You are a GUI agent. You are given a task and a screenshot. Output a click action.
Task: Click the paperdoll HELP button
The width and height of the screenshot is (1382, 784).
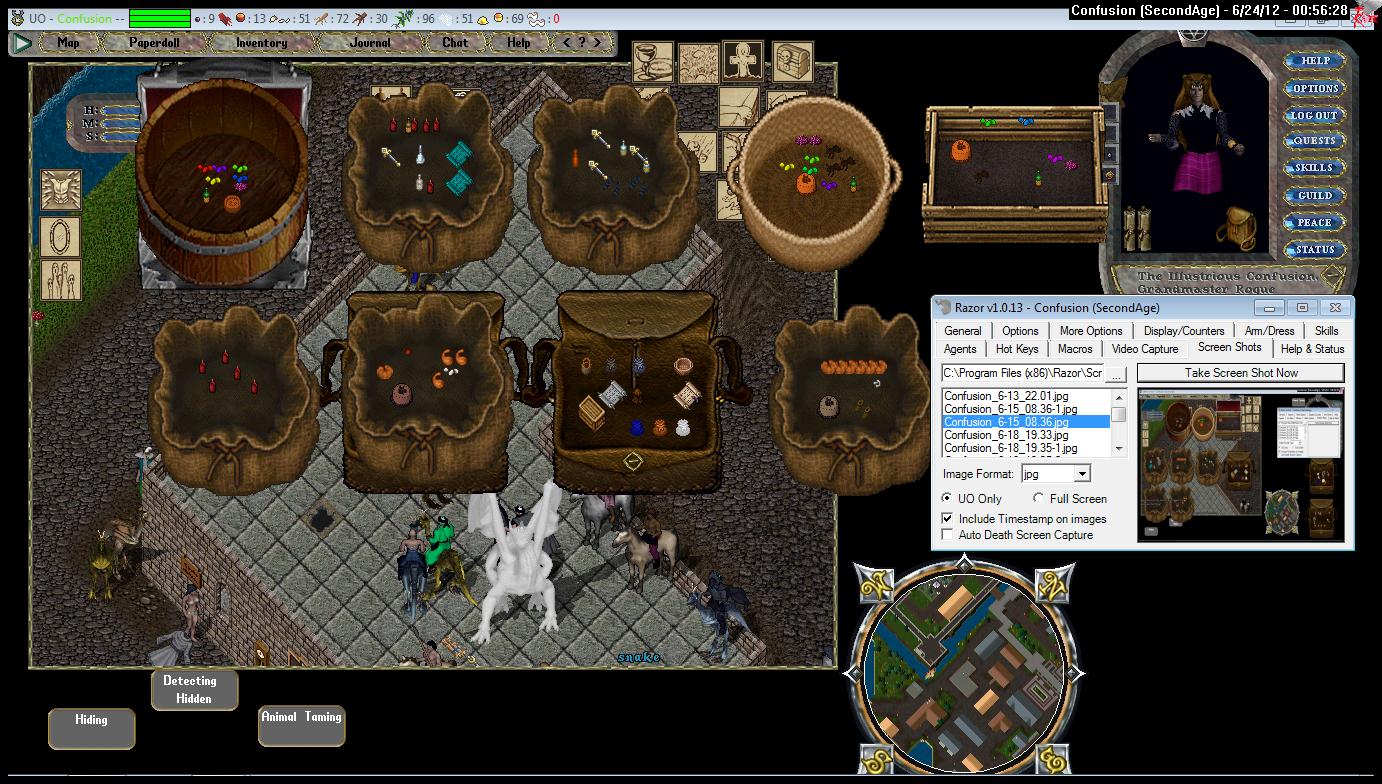1315,61
